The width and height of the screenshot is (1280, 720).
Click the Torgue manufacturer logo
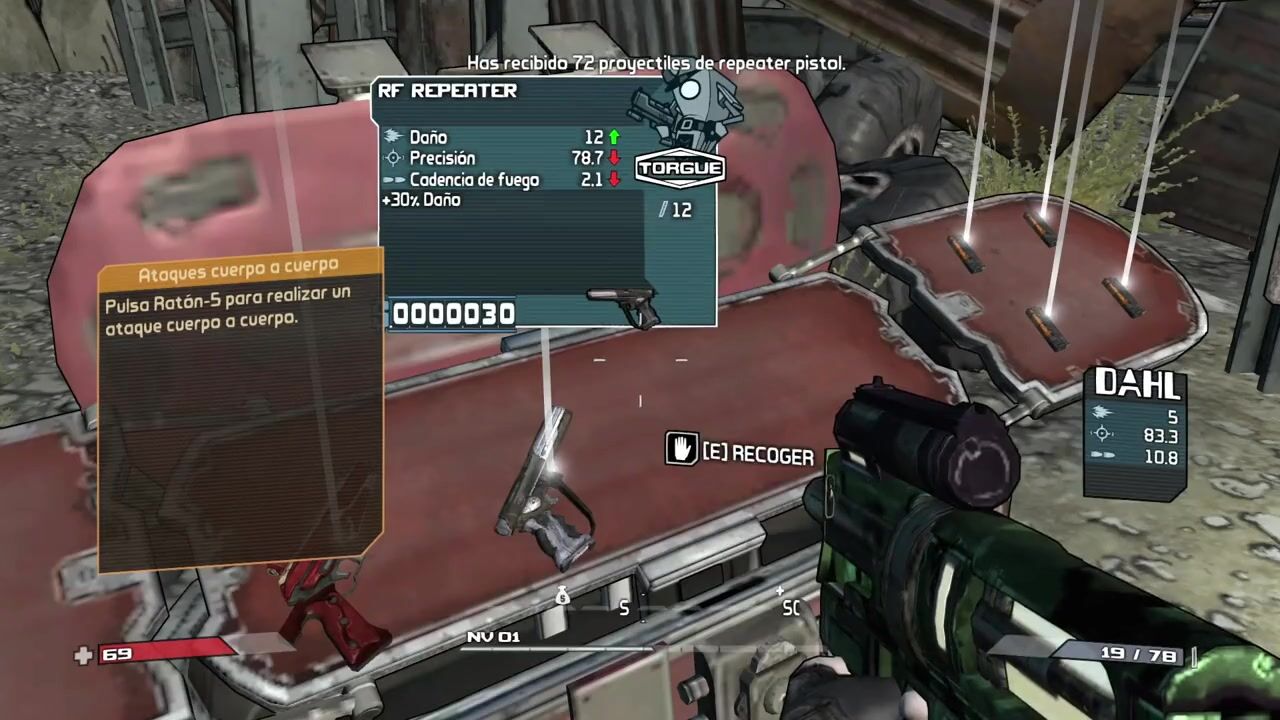coord(679,168)
